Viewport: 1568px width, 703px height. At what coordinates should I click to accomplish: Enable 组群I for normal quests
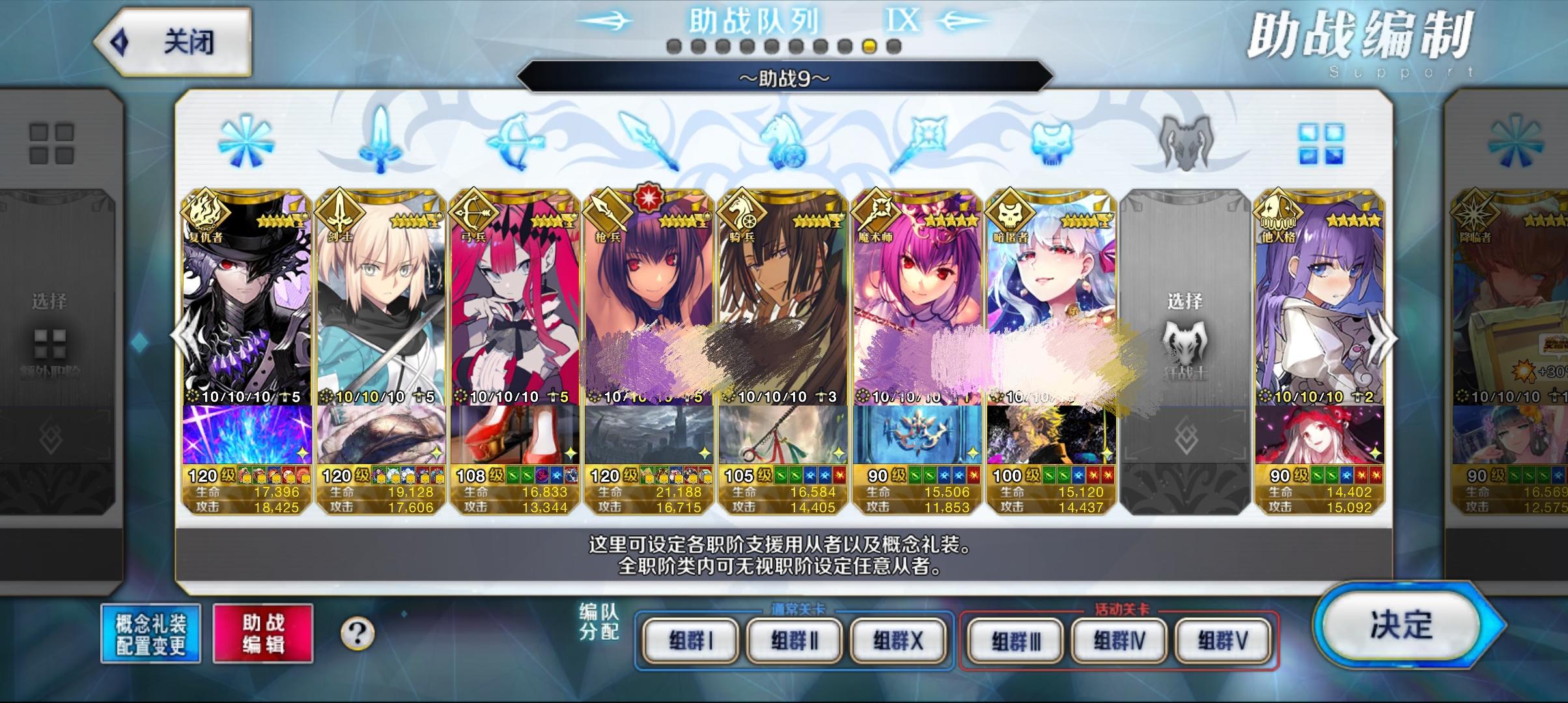[x=692, y=640]
